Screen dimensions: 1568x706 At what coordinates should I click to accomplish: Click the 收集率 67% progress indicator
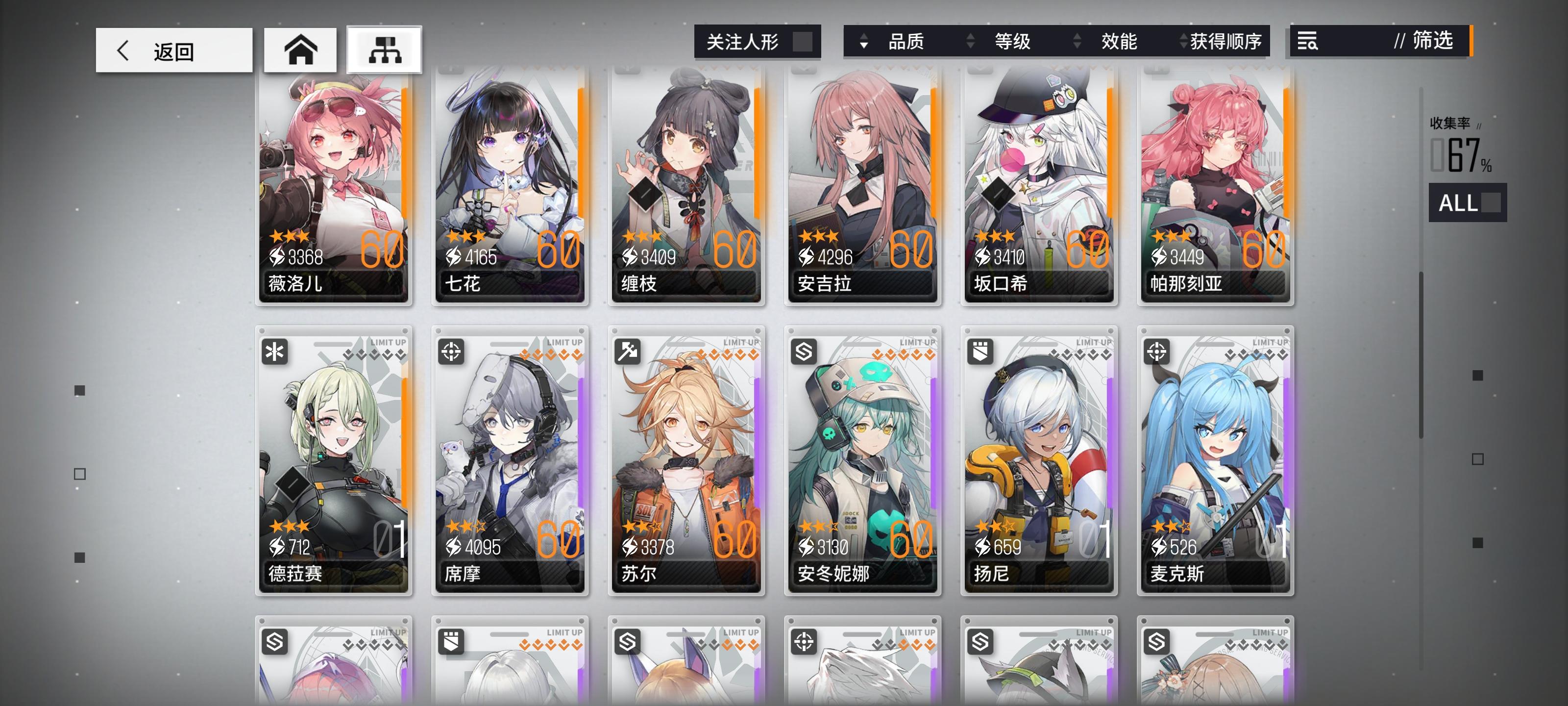pos(1460,146)
